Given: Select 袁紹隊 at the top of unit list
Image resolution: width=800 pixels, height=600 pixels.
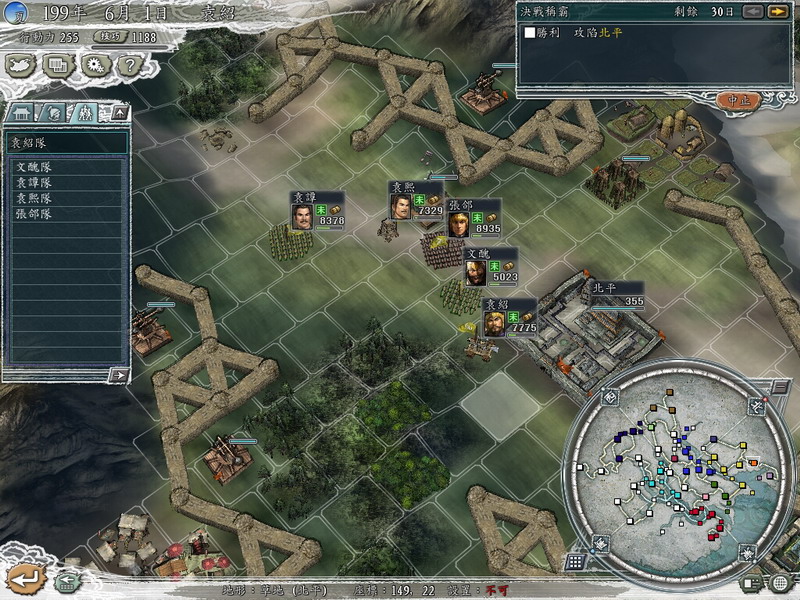Looking at the screenshot, I should 66,142.
